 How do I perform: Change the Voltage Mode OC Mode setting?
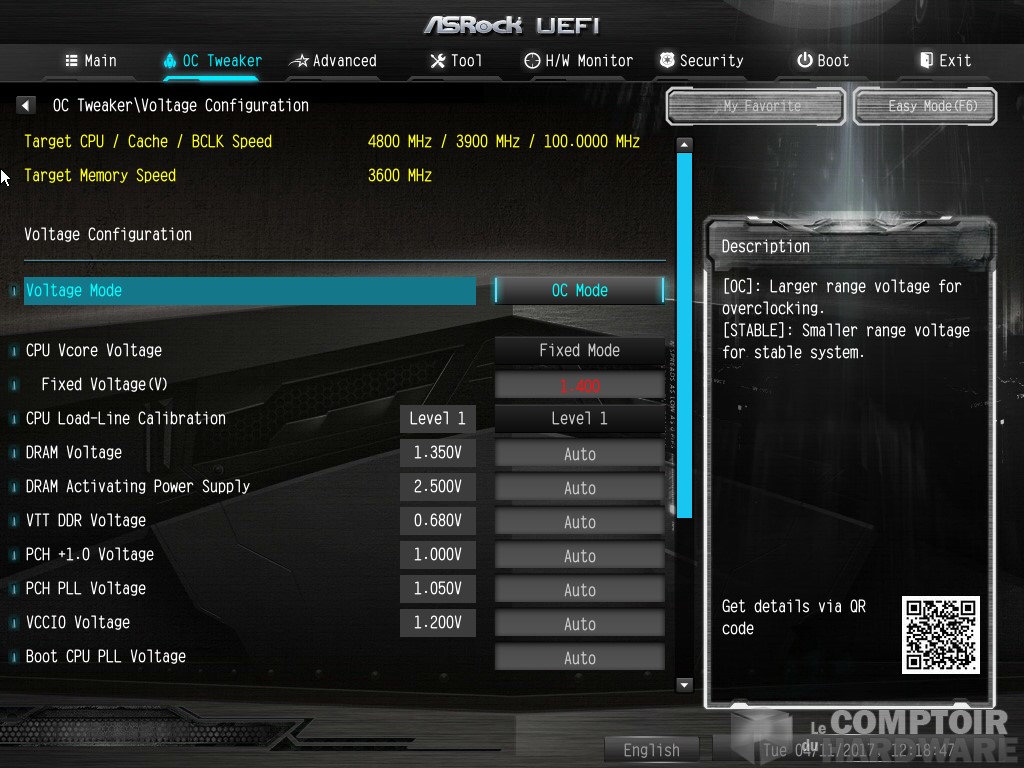(x=579, y=290)
